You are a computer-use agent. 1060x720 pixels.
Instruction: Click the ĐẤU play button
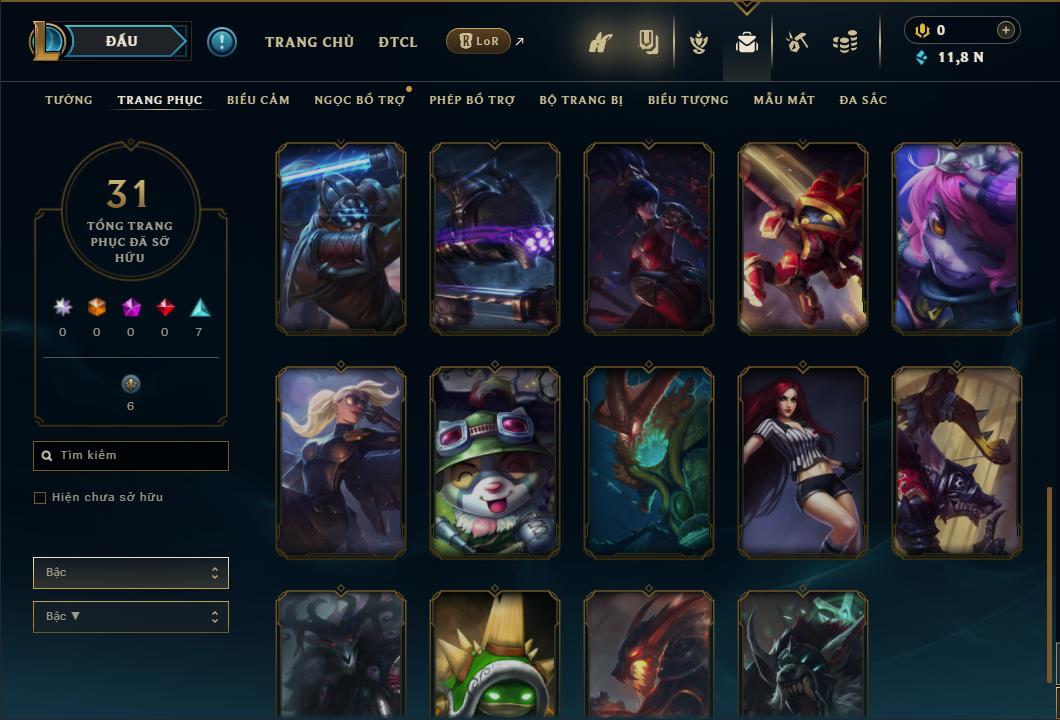(x=122, y=42)
